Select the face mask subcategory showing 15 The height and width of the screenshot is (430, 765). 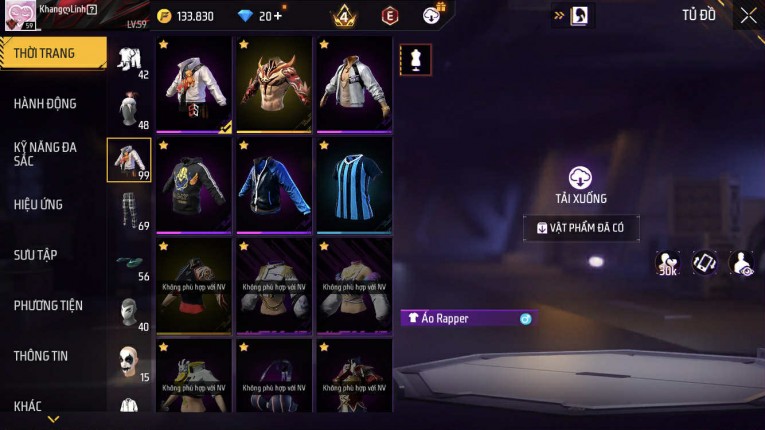point(129,363)
